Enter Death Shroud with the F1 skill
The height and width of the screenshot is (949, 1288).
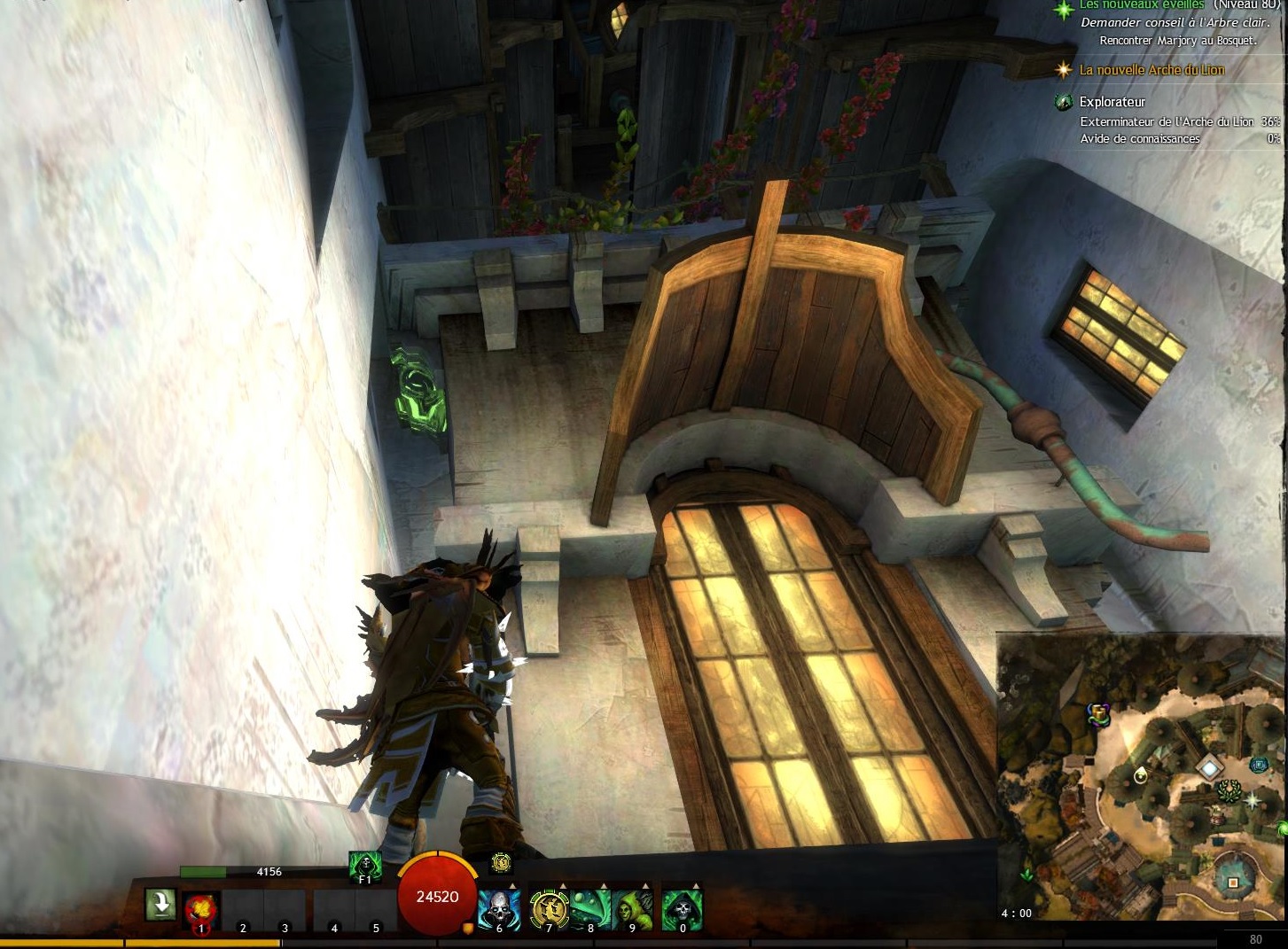[364, 866]
